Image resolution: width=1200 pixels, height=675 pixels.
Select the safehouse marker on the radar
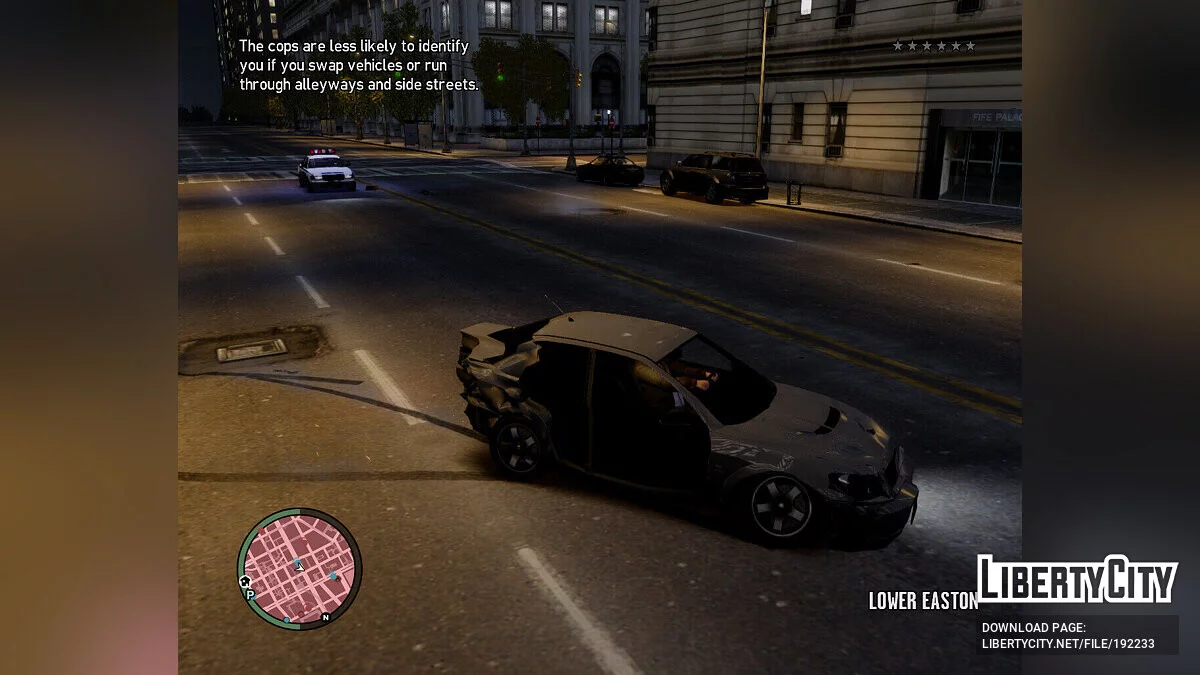pyautogui.click(x=246, y=580)
